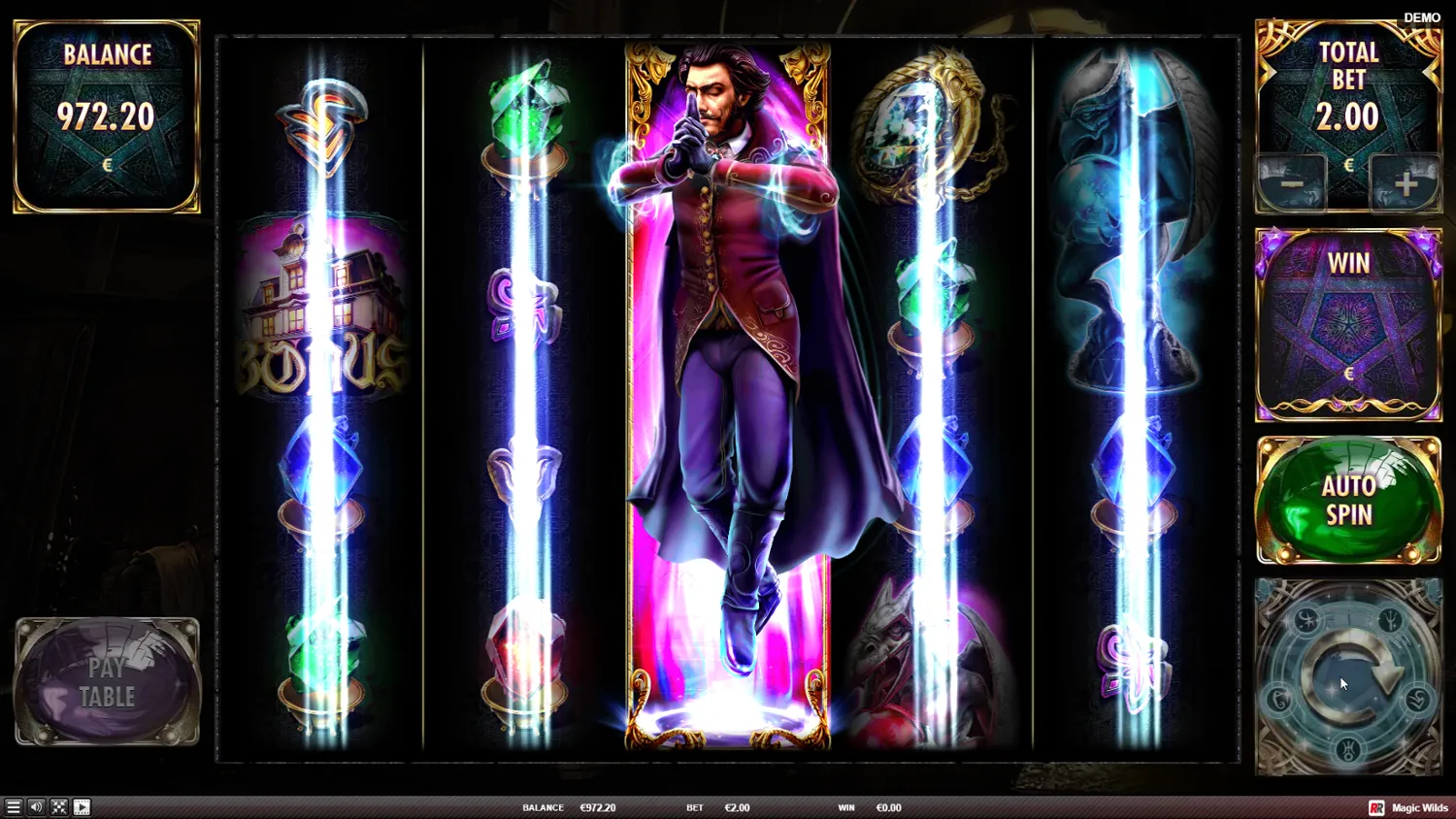
Task: Enter fullscreen mode
Action: click(x=59, y=806)
